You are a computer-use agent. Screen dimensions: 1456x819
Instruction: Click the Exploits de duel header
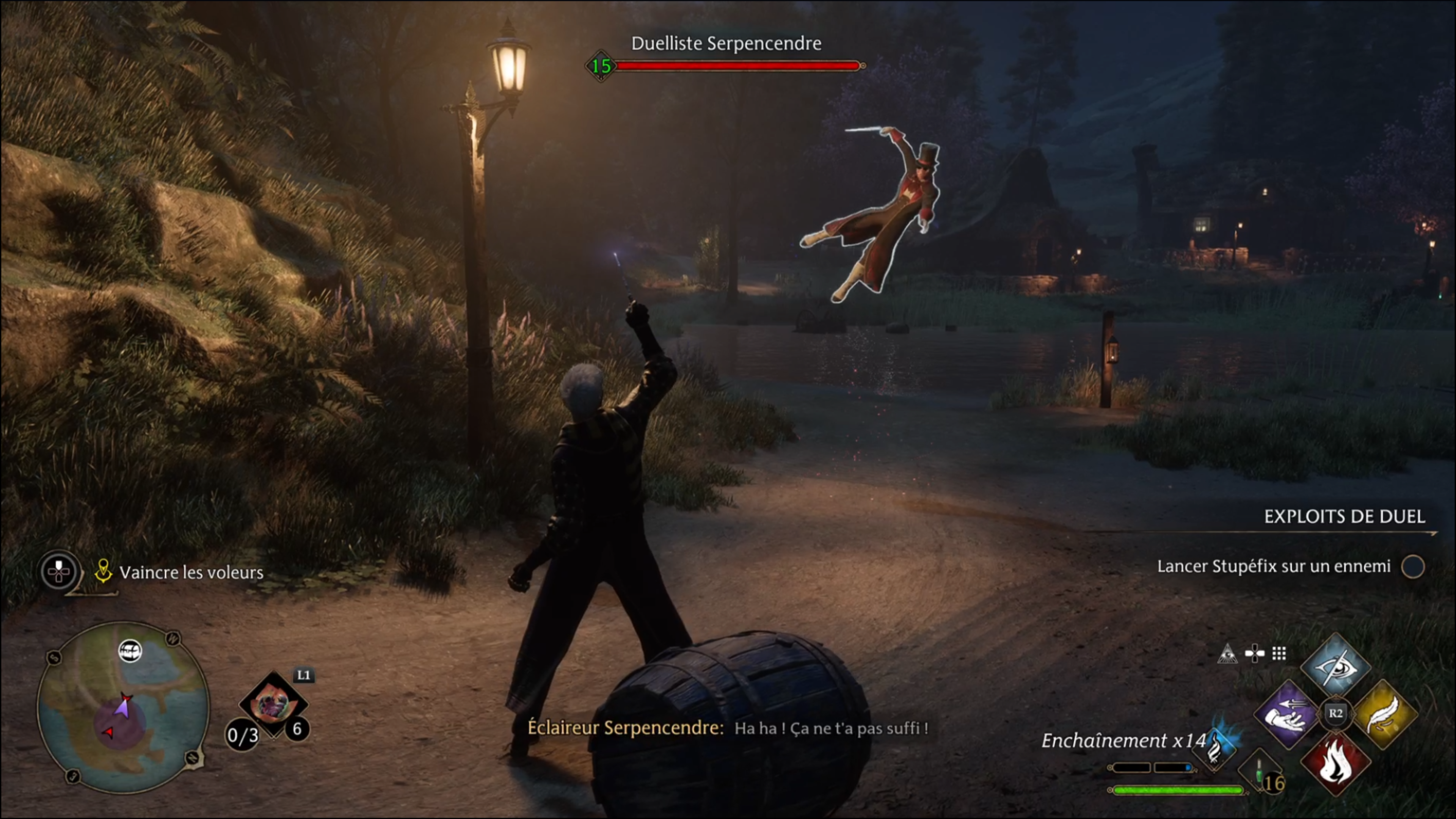pos(1344,516)
